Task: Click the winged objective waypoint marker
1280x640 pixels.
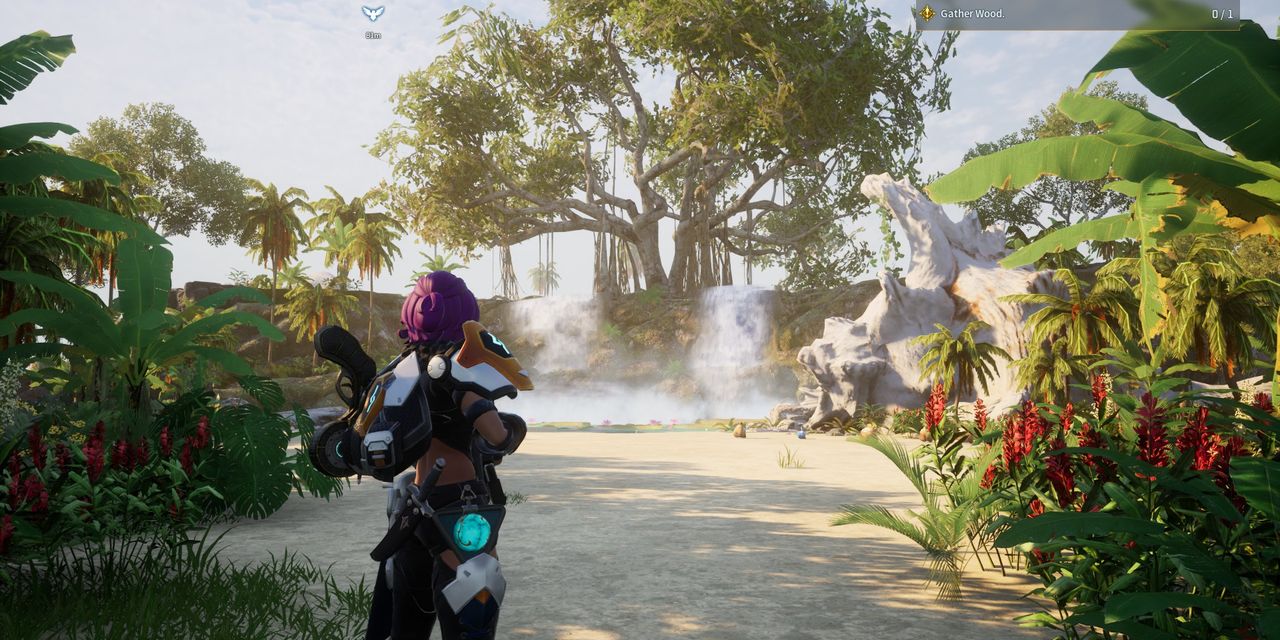Action: coord(373,13)
